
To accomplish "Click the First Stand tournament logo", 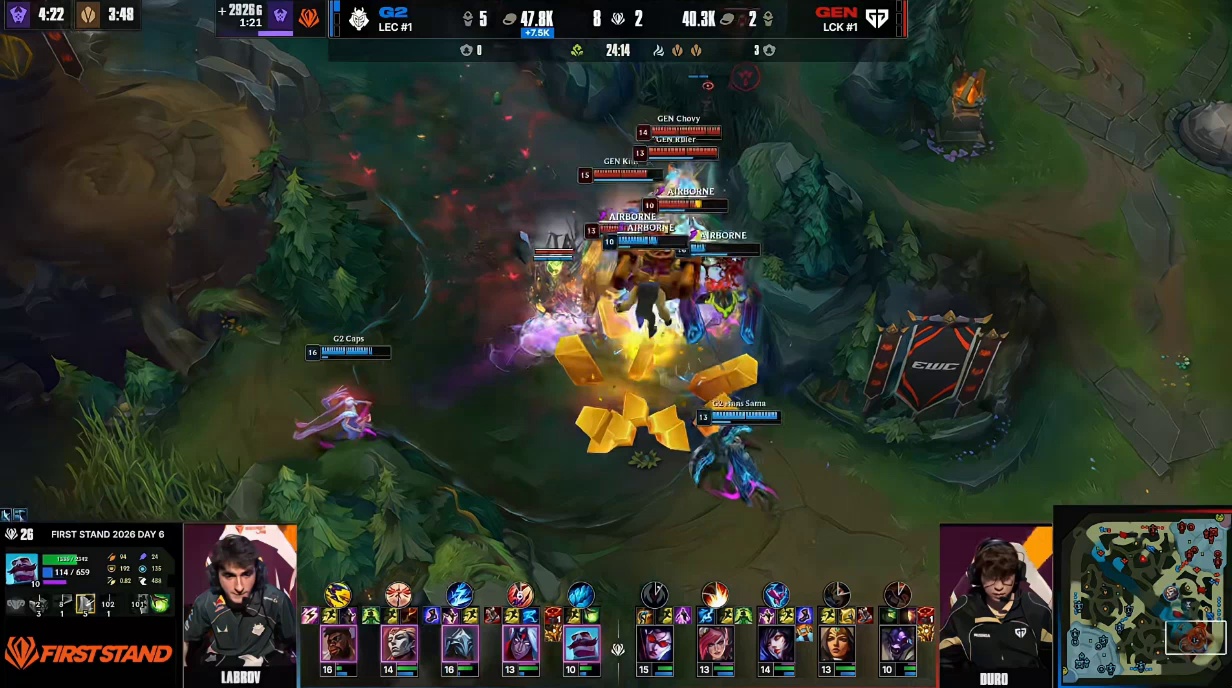I will pyautogui.click(x=88, y=654).
